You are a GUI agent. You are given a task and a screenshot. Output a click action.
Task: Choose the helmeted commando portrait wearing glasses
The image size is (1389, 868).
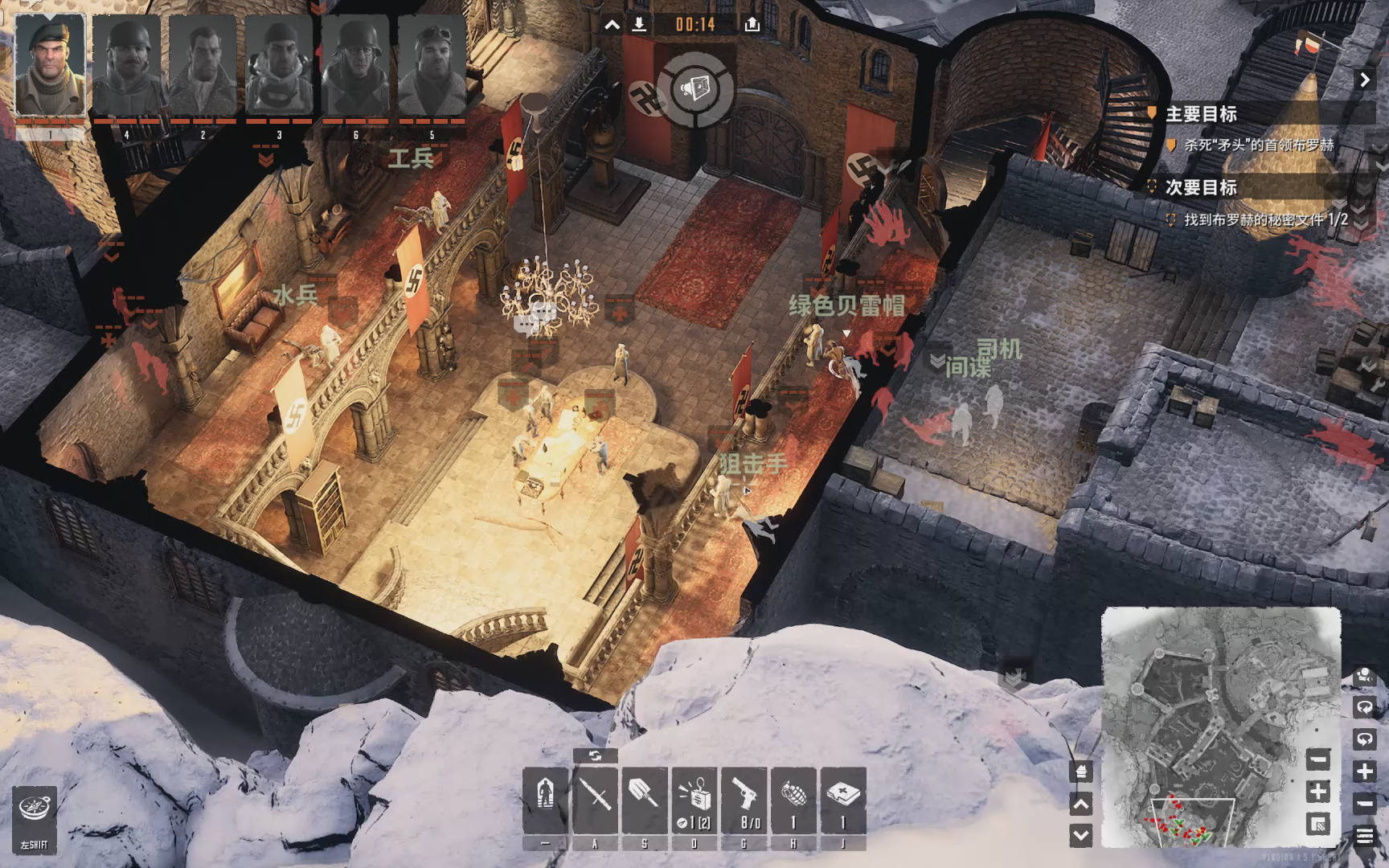356,66
